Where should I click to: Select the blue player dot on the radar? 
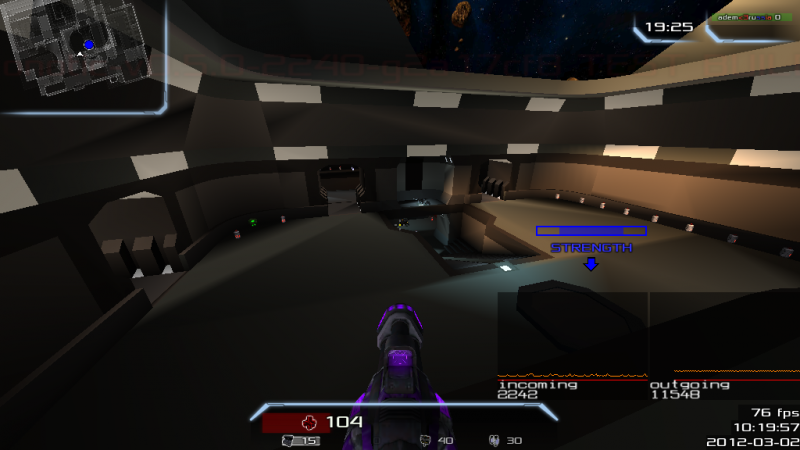pos(89,45)
